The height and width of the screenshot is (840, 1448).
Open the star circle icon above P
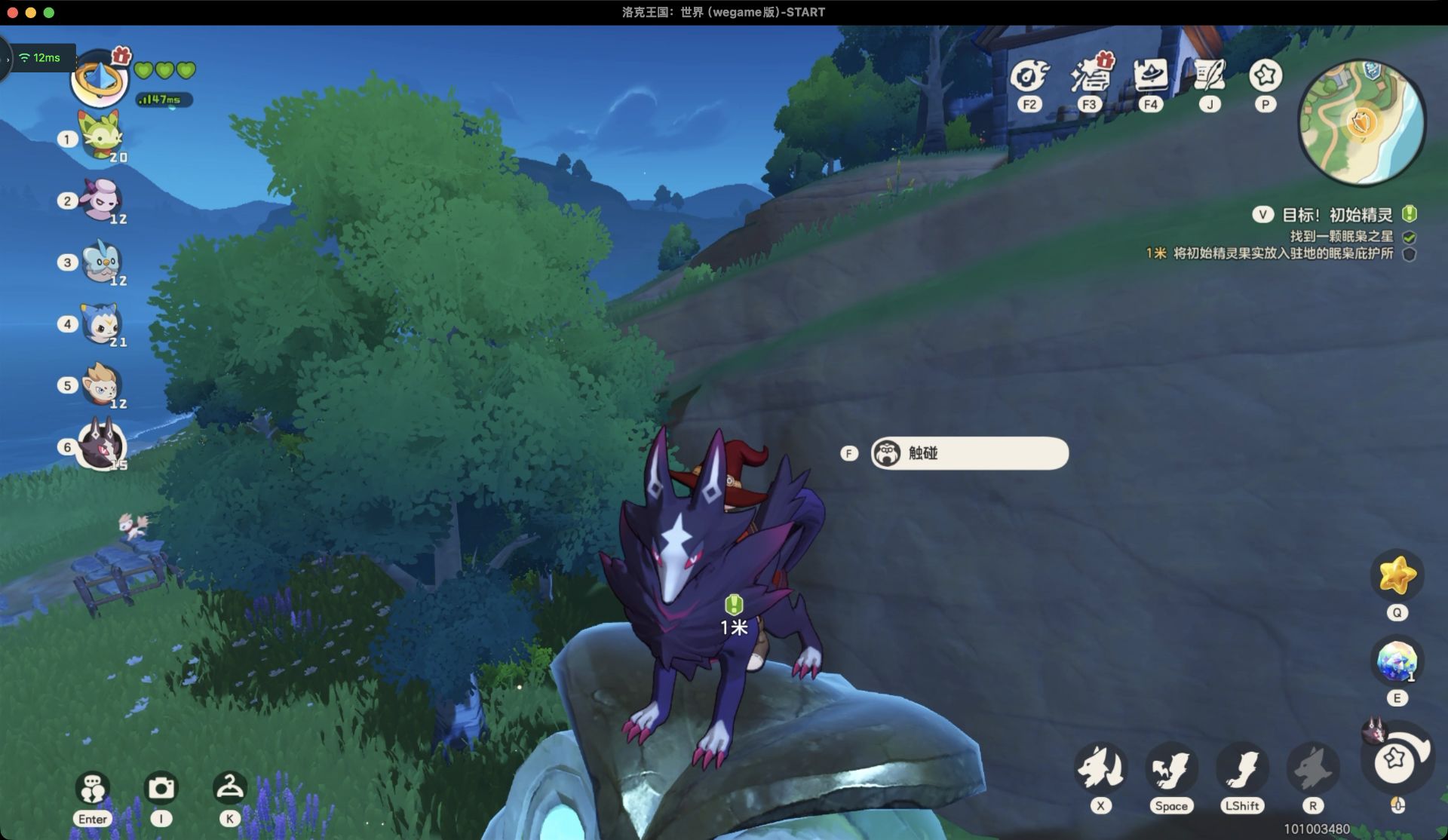[1265, 76]
